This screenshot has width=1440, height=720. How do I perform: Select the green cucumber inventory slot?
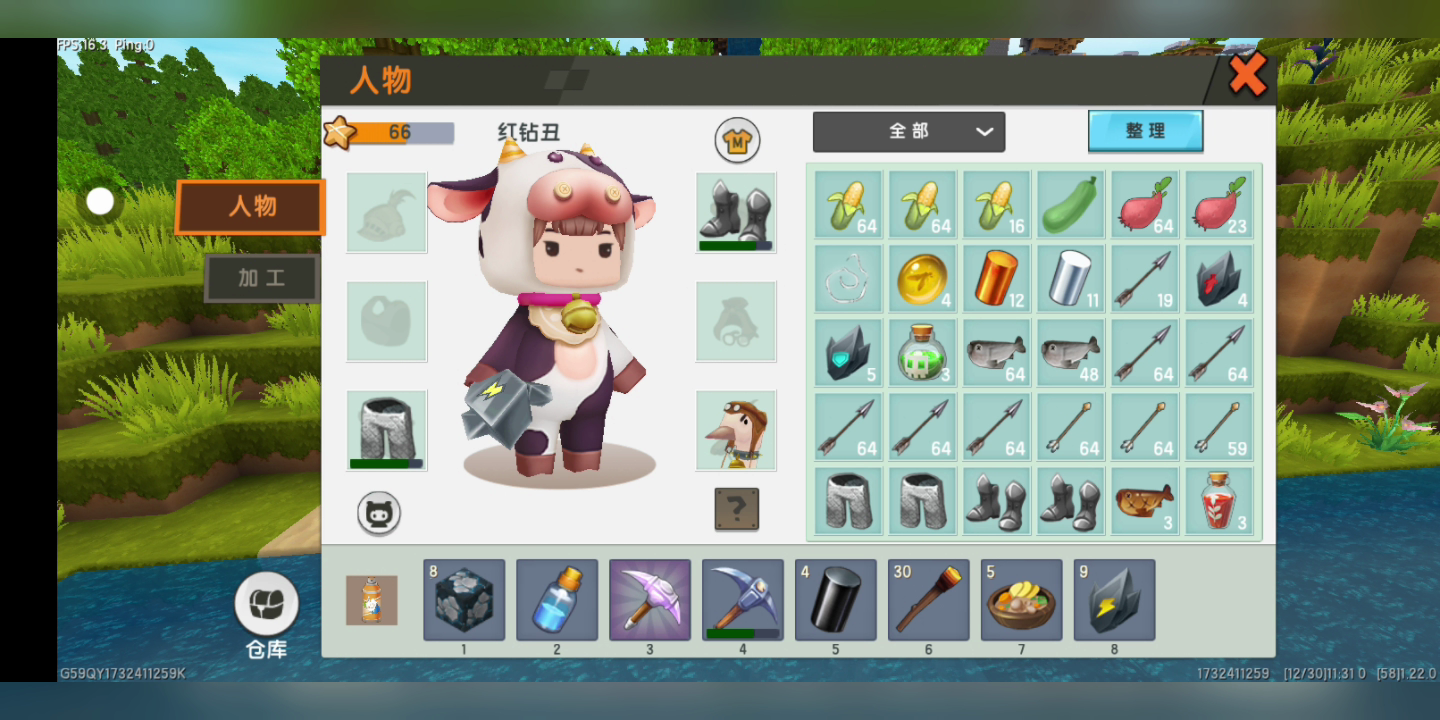pyautogui.click(x=1070, y=205)
